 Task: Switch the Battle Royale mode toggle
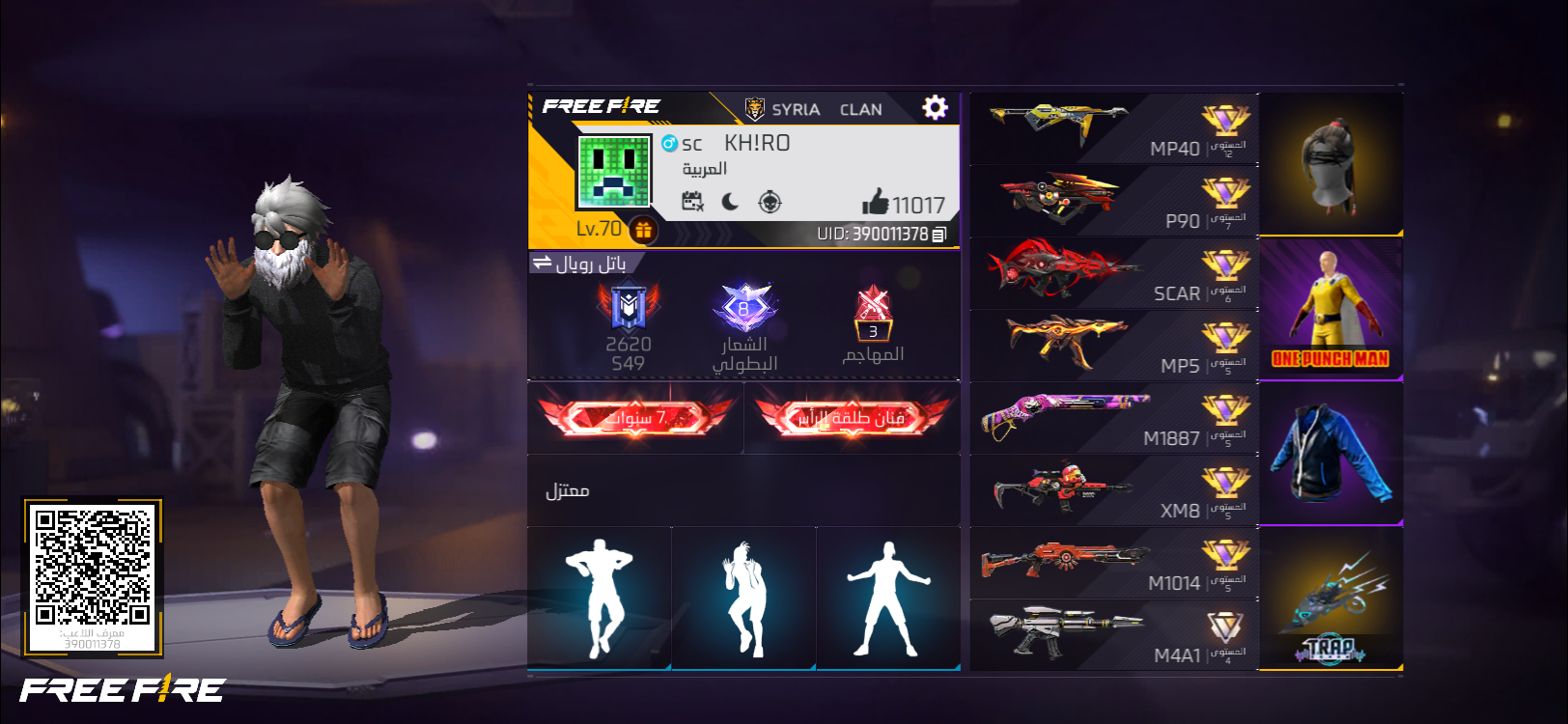pos(543,263)
